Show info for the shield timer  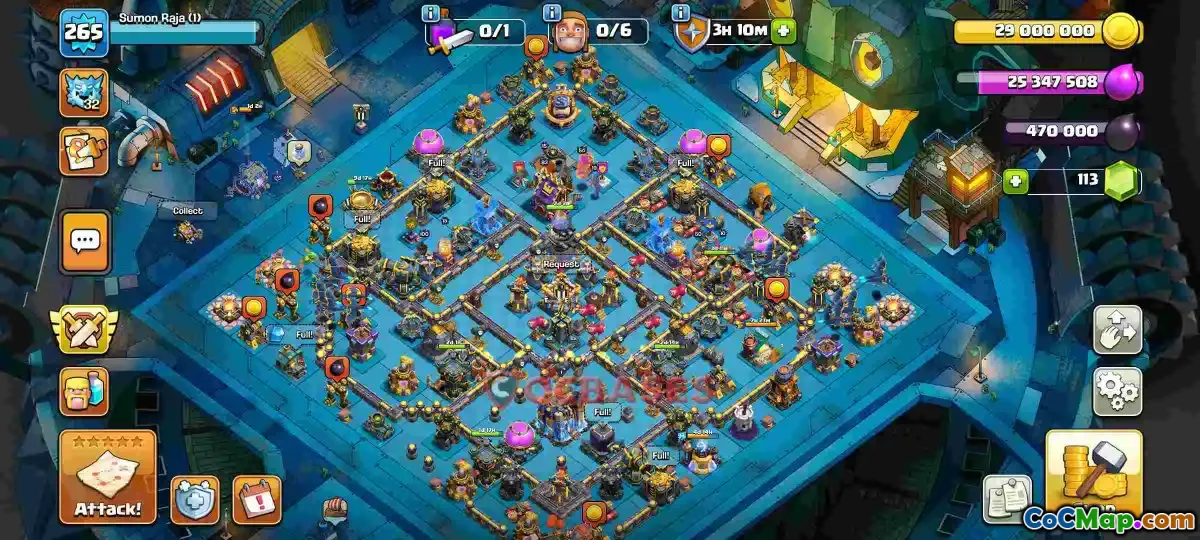point(682,13)
